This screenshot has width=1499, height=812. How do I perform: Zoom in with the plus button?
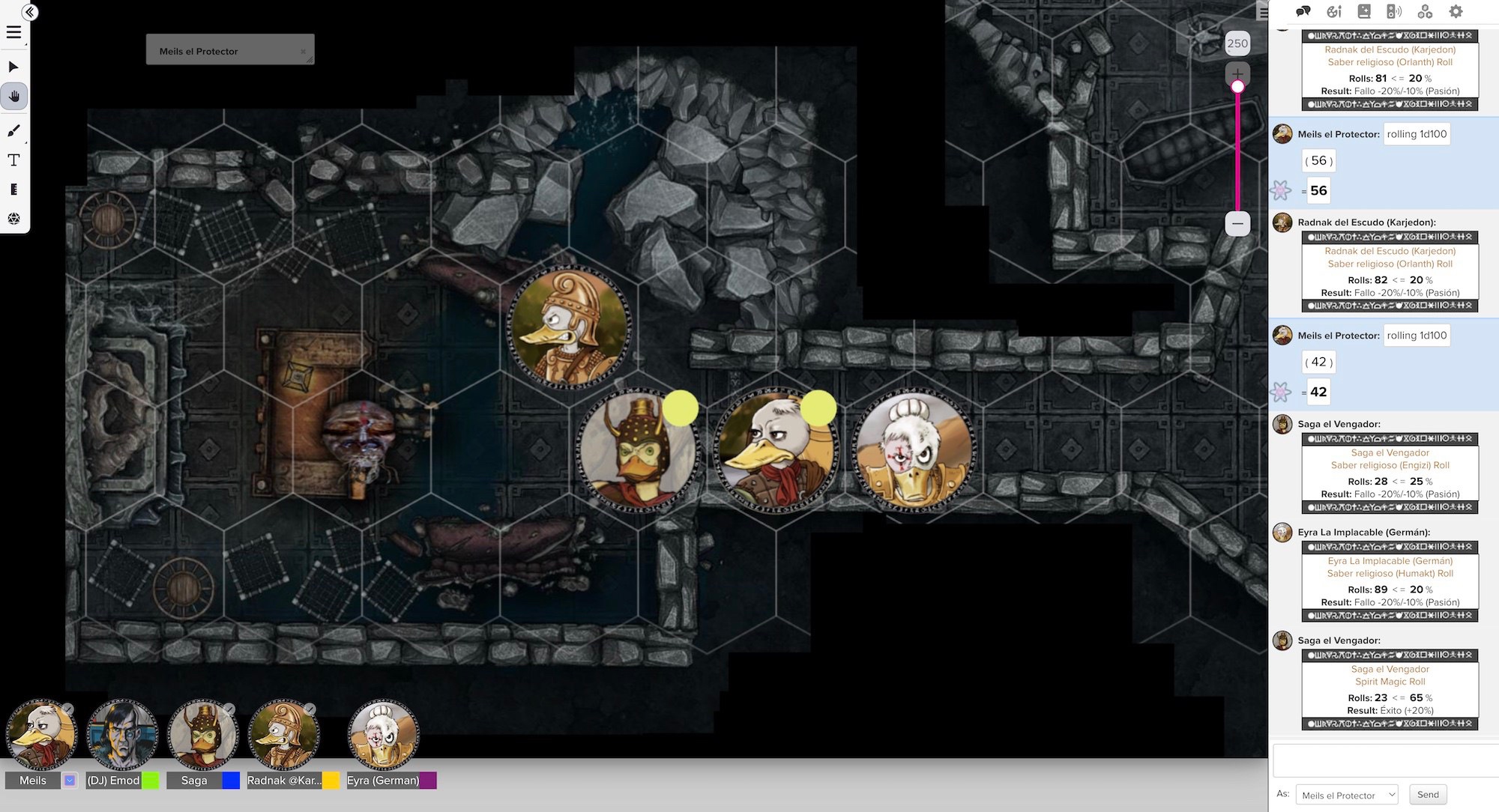pyautogui.click(x=1237, y=73)
